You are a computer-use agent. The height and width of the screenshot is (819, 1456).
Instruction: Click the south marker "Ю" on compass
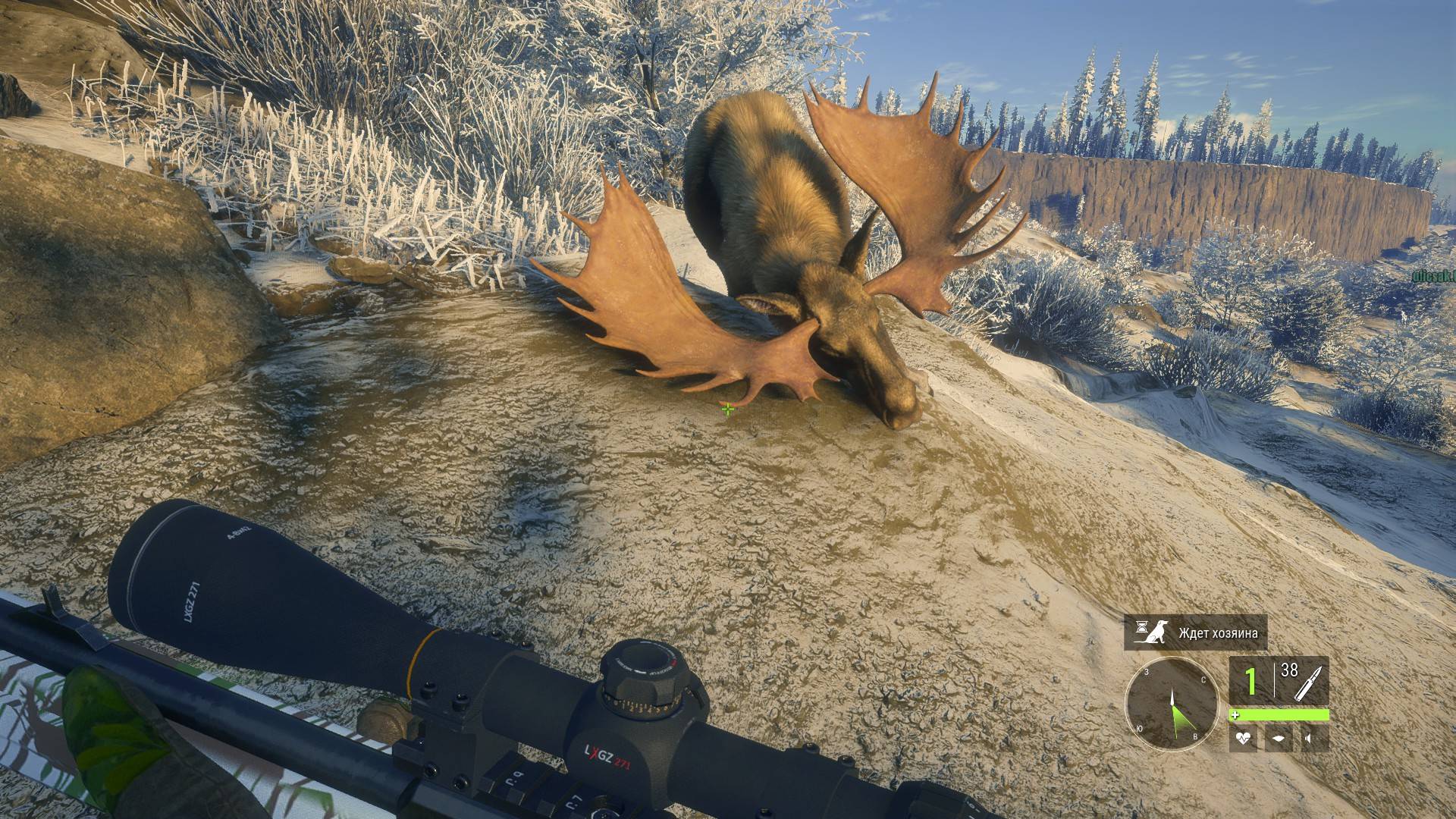pos(1139,728)
